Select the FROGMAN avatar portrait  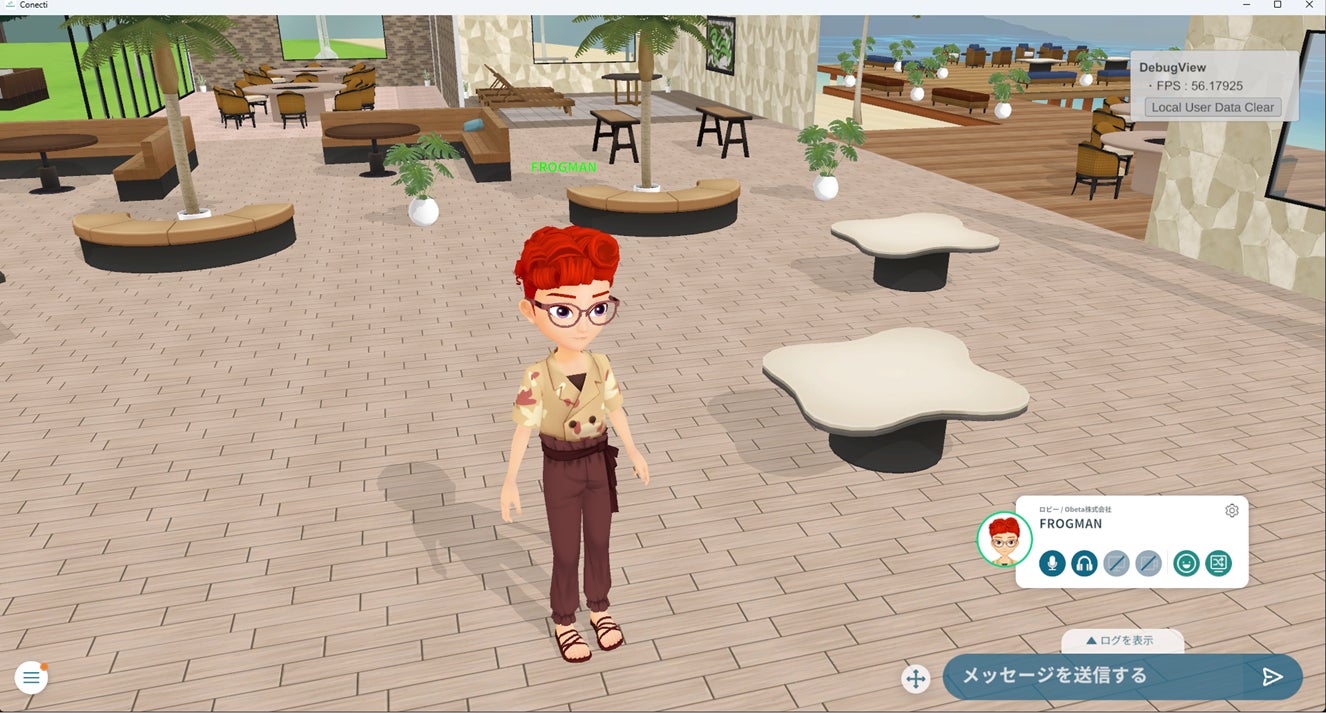(1004, 540)
